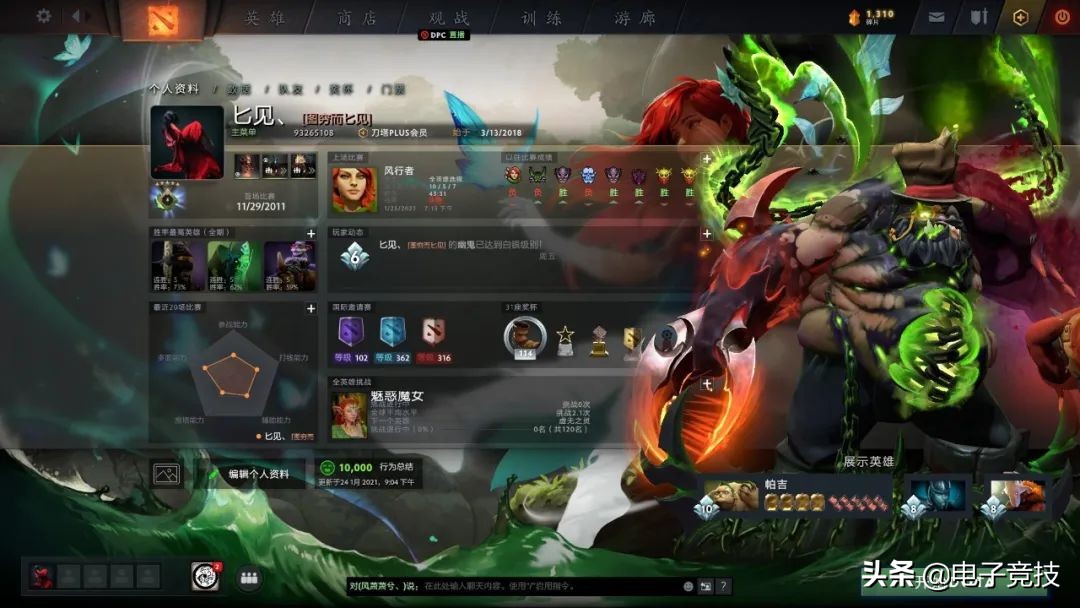Click the chat help question mark

point(723,586)
